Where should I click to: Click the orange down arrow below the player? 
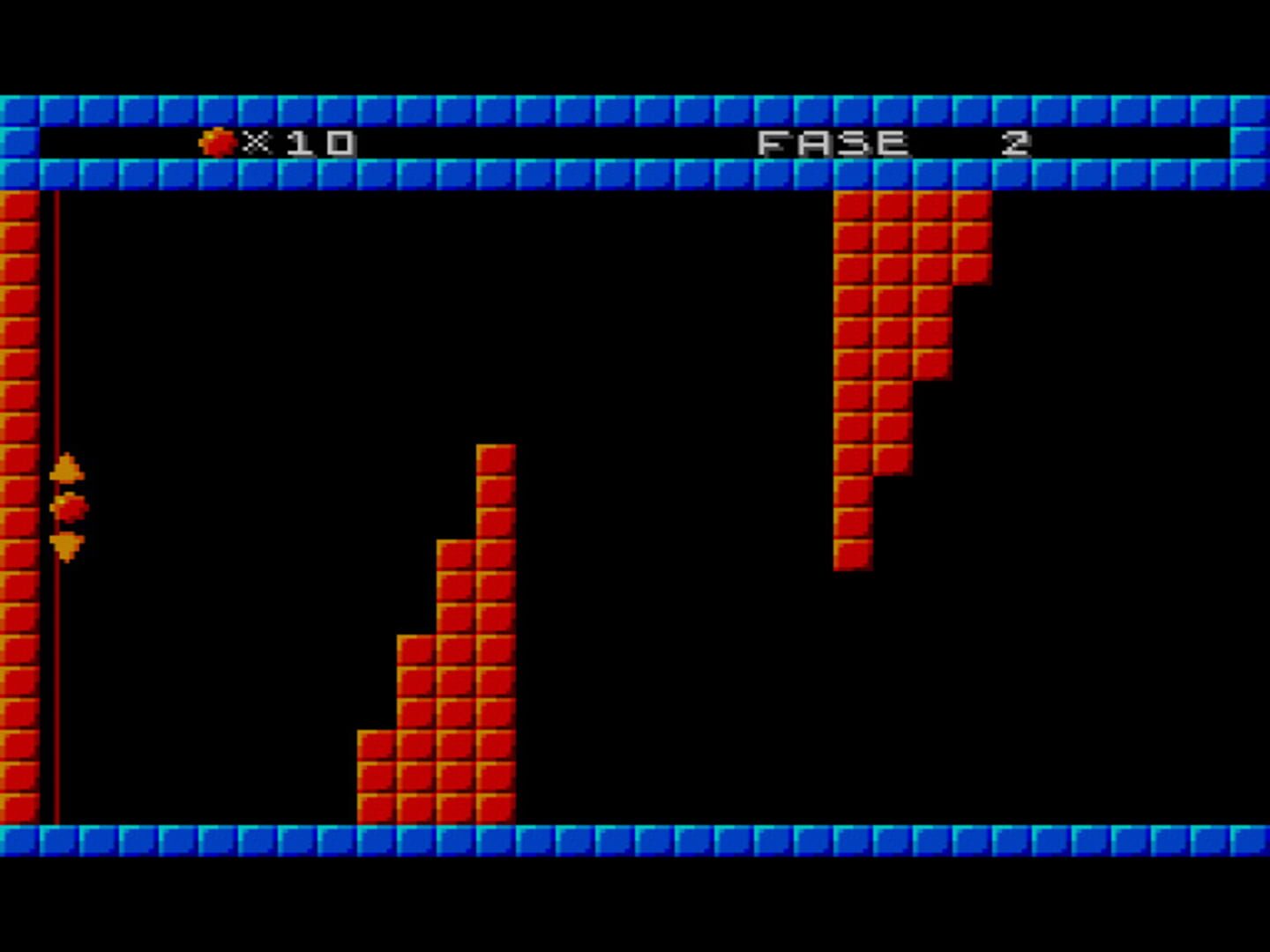point(69,544)
